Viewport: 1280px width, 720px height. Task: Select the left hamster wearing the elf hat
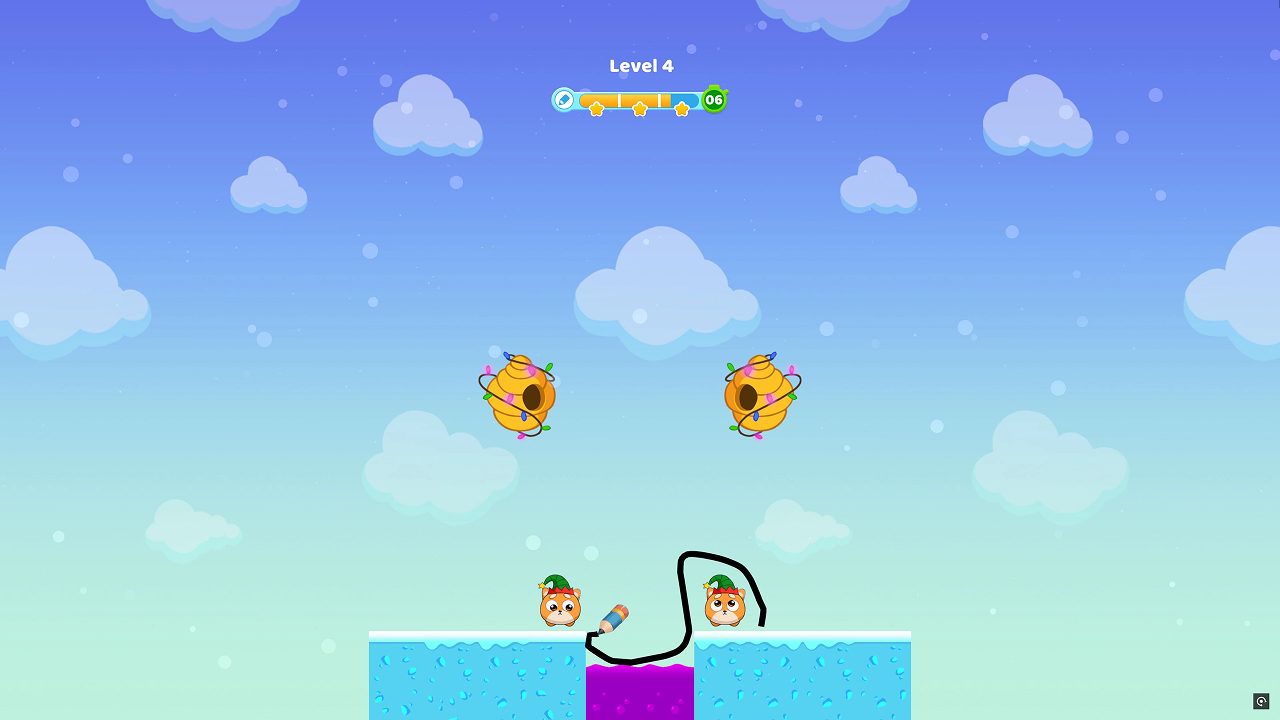(558, 605)
